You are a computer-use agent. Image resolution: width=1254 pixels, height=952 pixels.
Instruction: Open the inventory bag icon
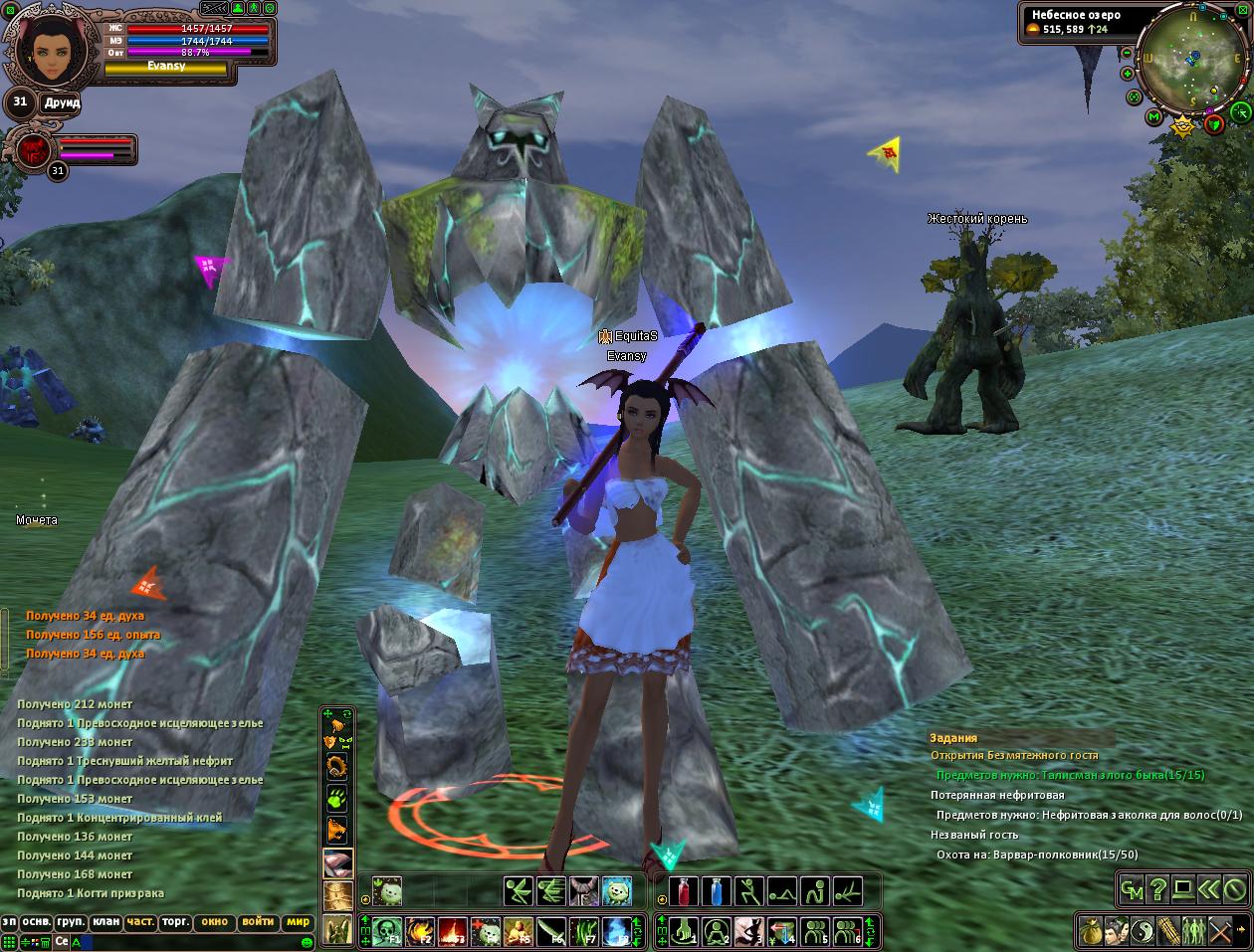[x=1092, y=931]
